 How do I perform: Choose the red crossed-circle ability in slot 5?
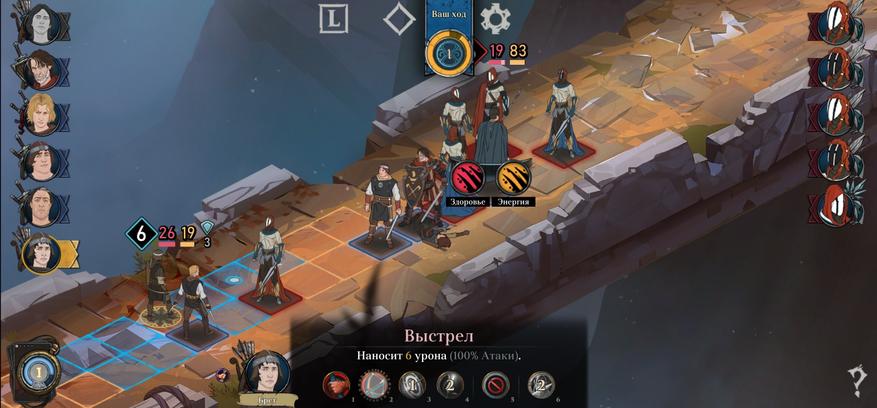(x=496, y=384)
